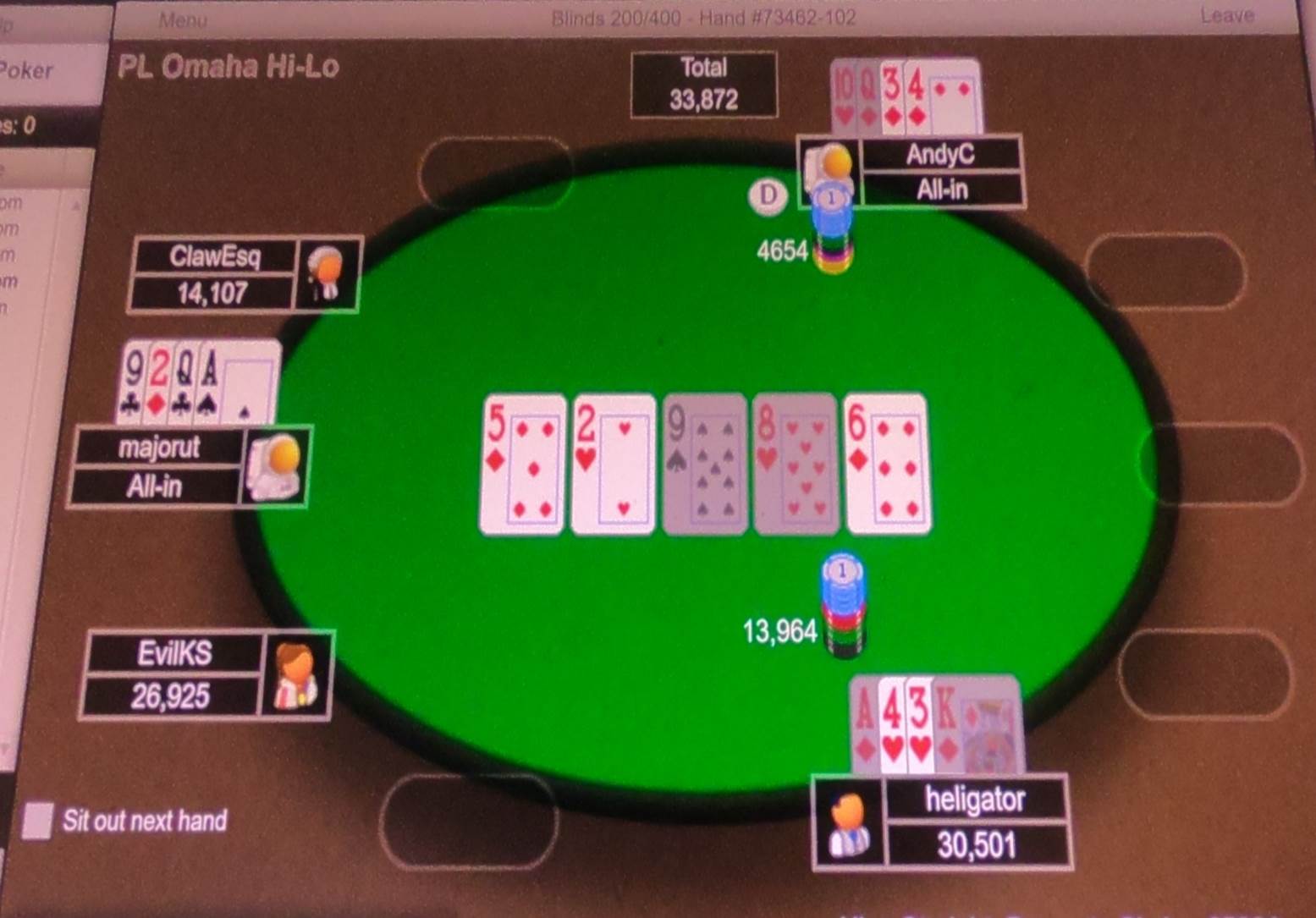The width and height of the screenshot is (1316, 918).
Task: Select heligator's avatar icon
Action: point(849,822)
